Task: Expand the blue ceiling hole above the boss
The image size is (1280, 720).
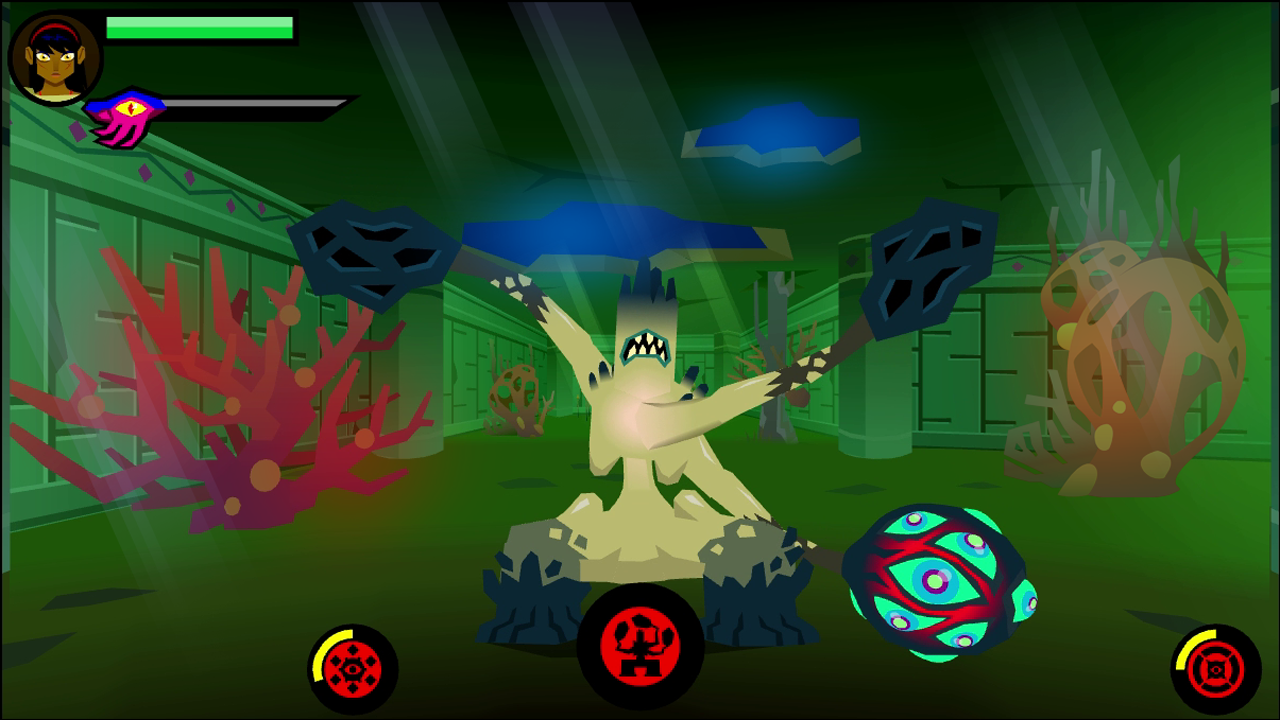Action: [610, 230]
